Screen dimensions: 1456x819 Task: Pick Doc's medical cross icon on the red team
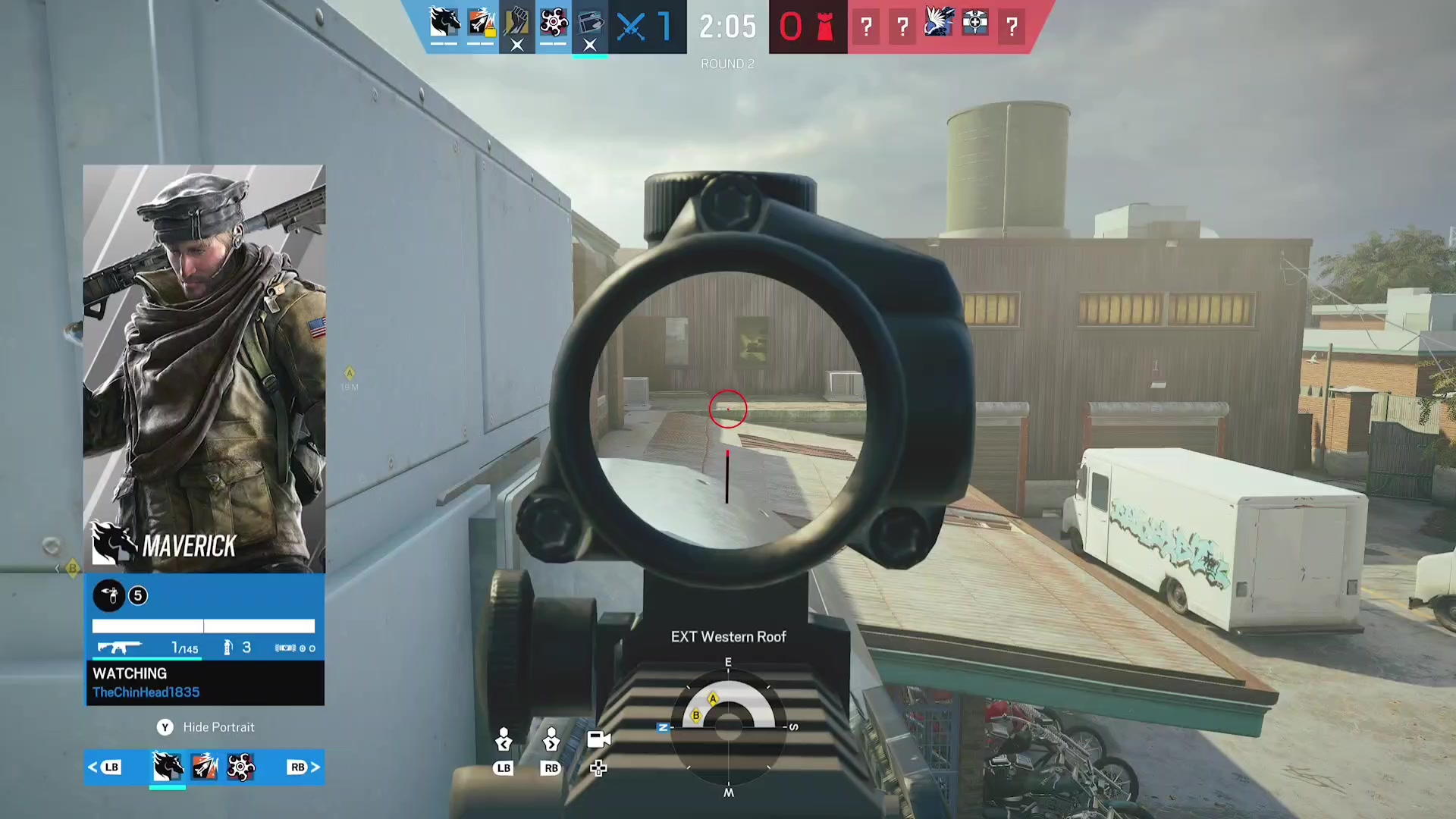(975, 23)
